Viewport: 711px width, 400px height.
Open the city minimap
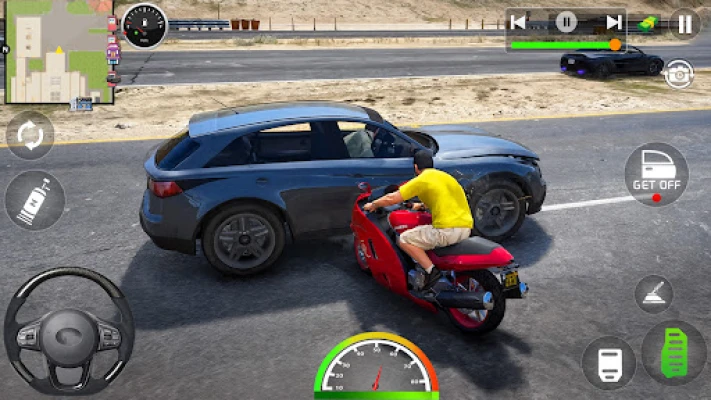[x=57, y=52]
